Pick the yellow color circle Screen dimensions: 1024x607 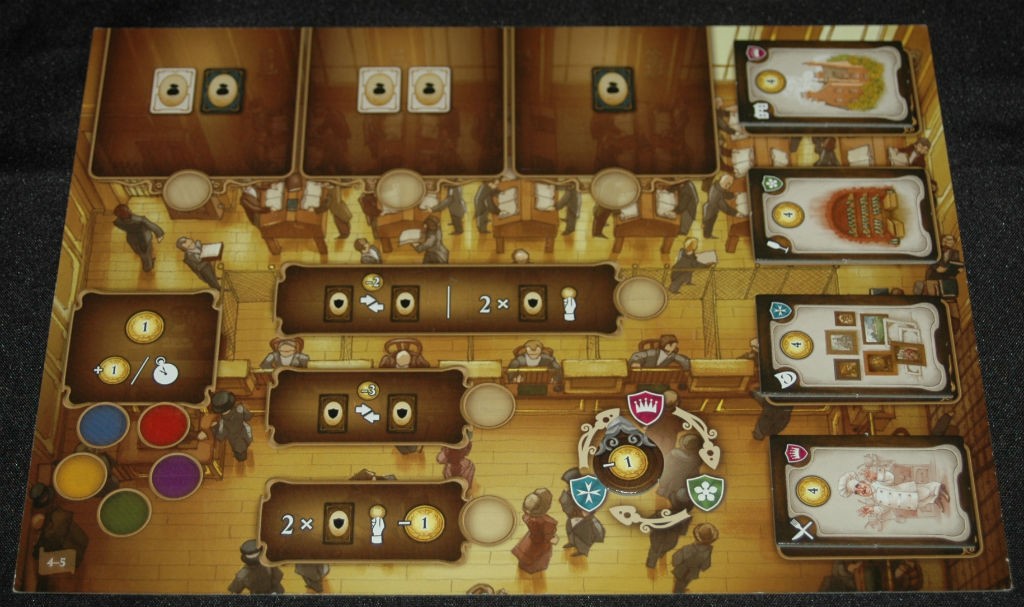coord(80,476)
